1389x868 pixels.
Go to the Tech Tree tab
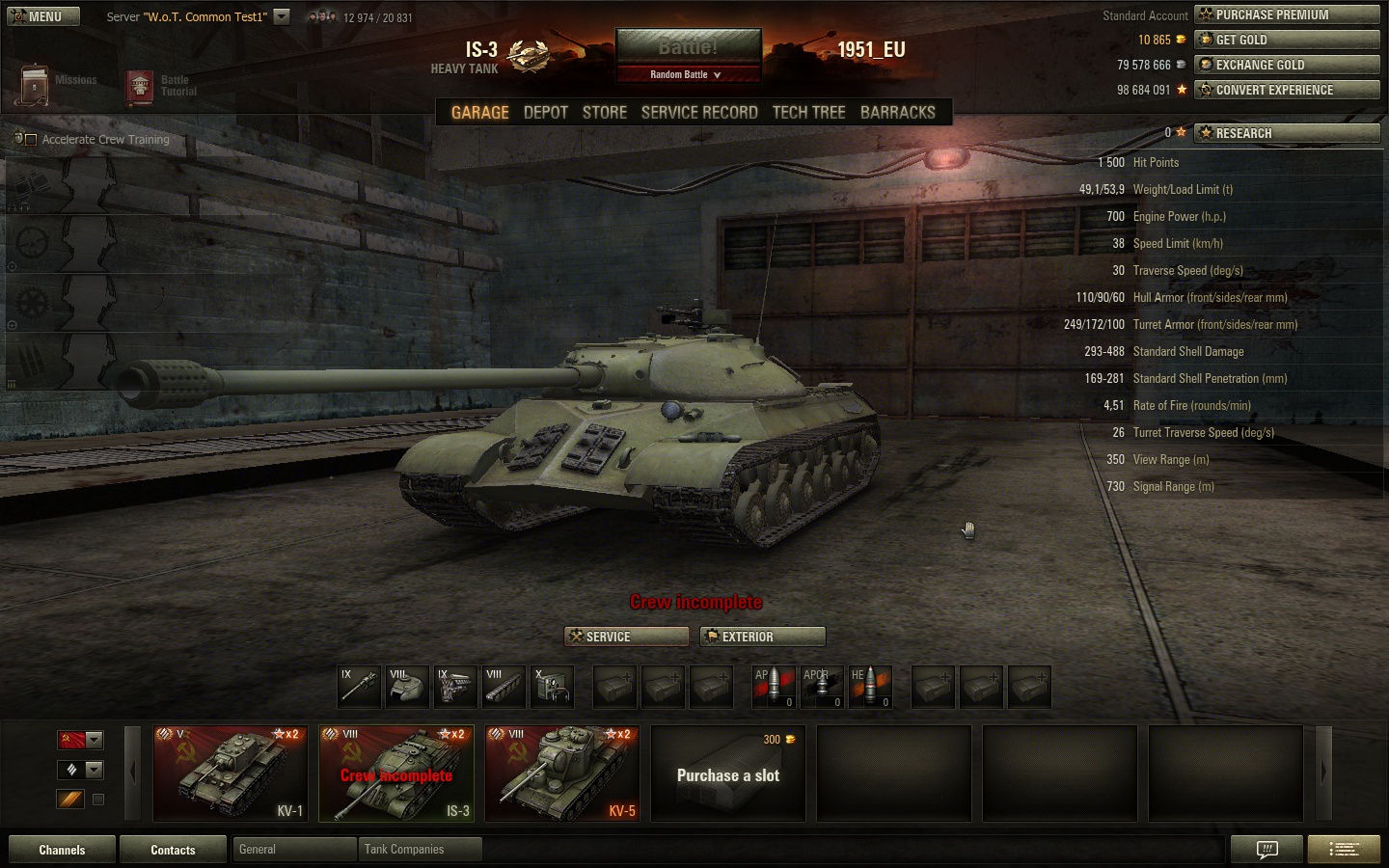point(808,112)
